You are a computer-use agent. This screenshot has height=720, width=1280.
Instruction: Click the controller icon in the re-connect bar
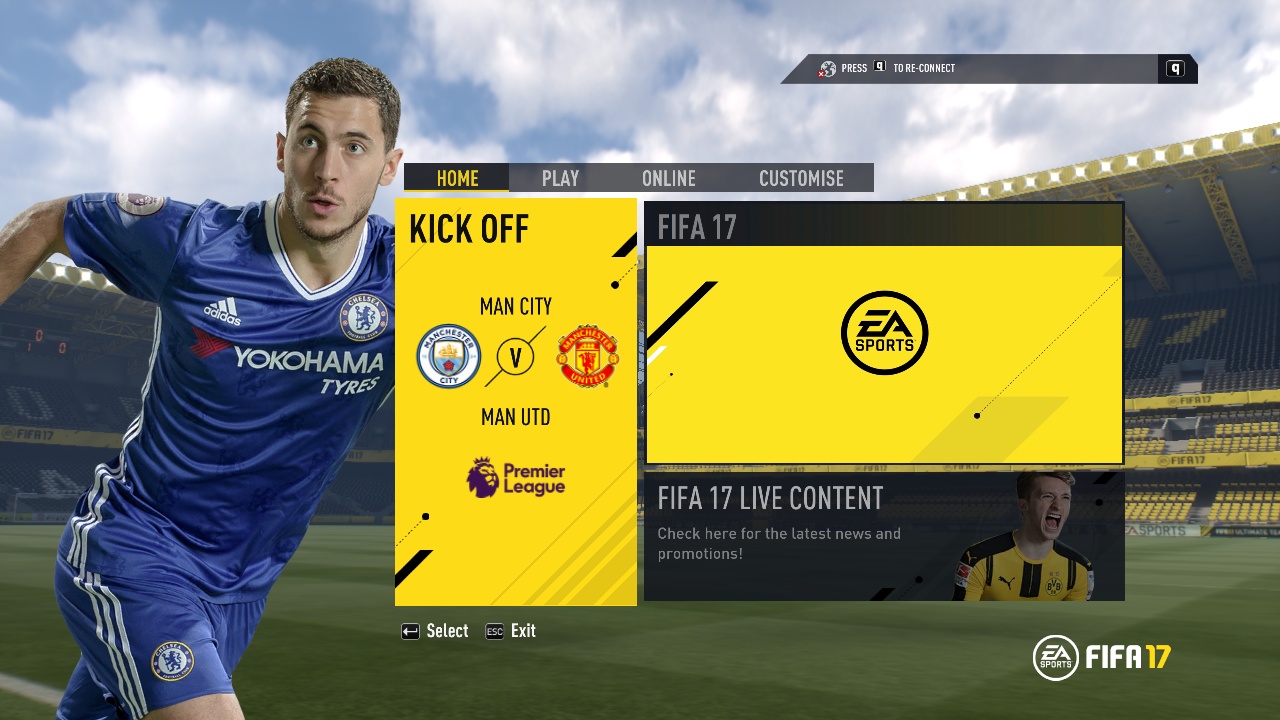point(826,68)
